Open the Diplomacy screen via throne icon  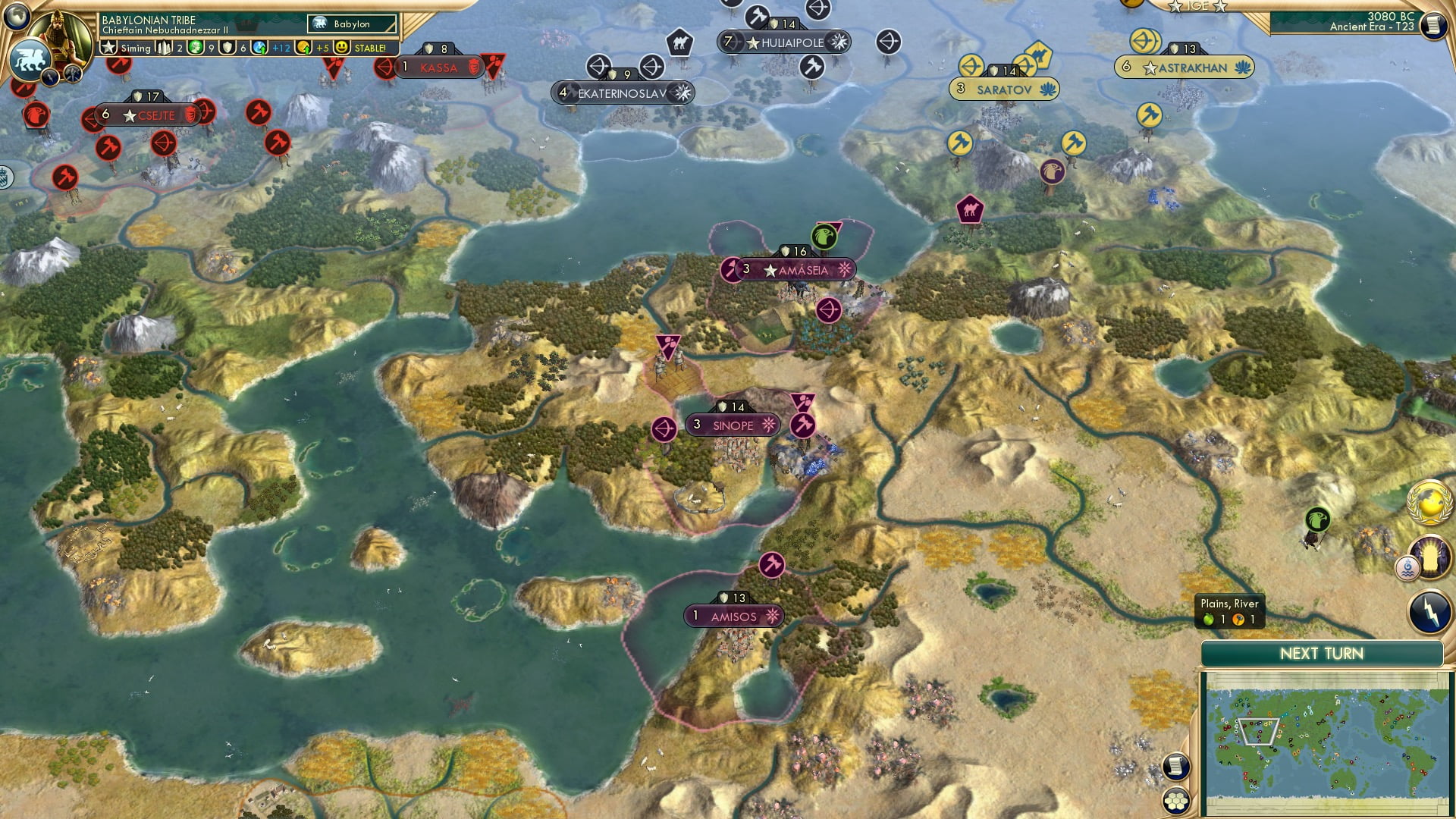coord(1430,557)
